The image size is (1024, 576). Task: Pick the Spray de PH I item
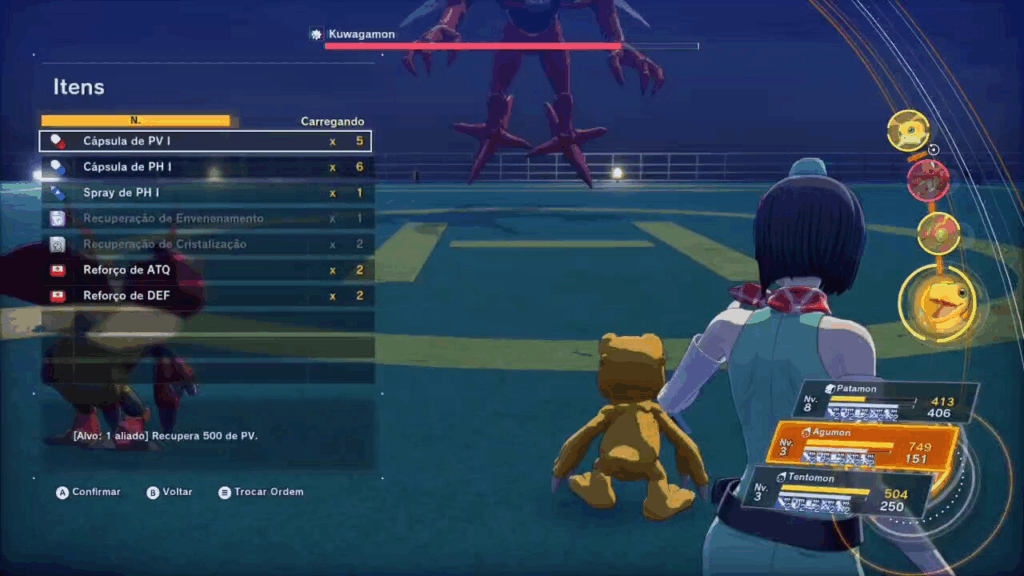206,193
